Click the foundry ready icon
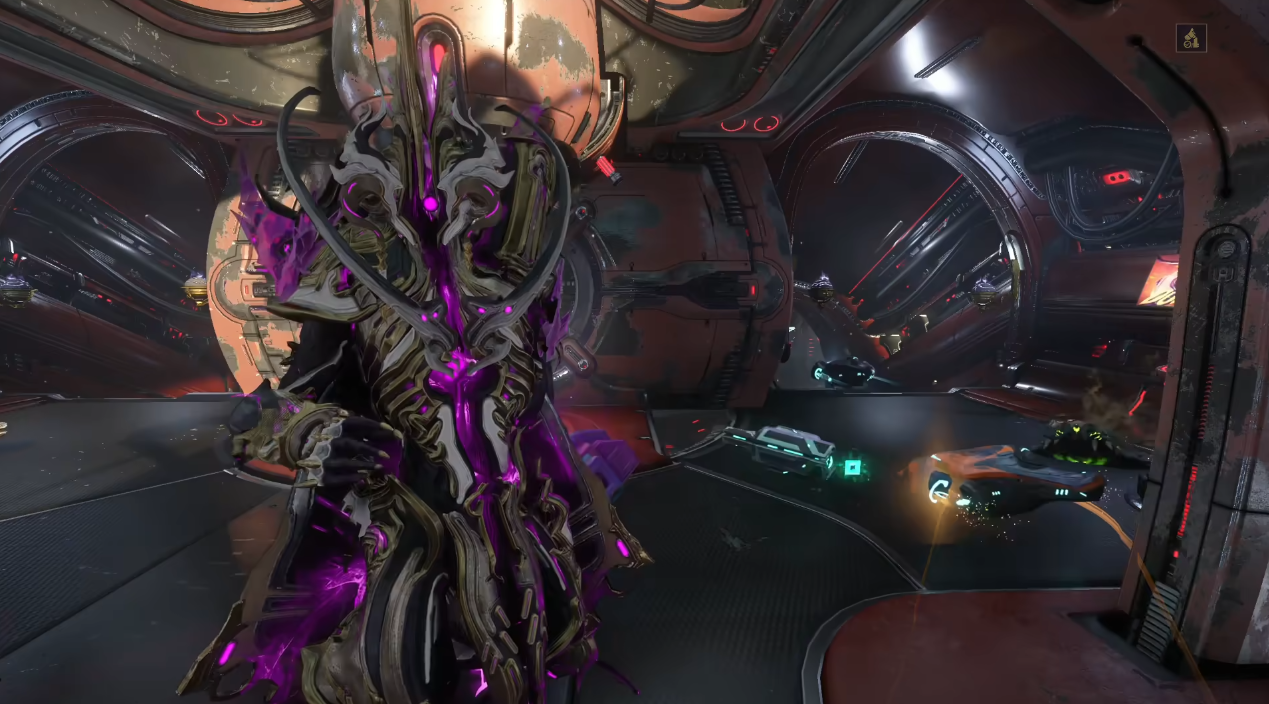1269x704 pixels. pyautogui.click(x=1190, y=39)
